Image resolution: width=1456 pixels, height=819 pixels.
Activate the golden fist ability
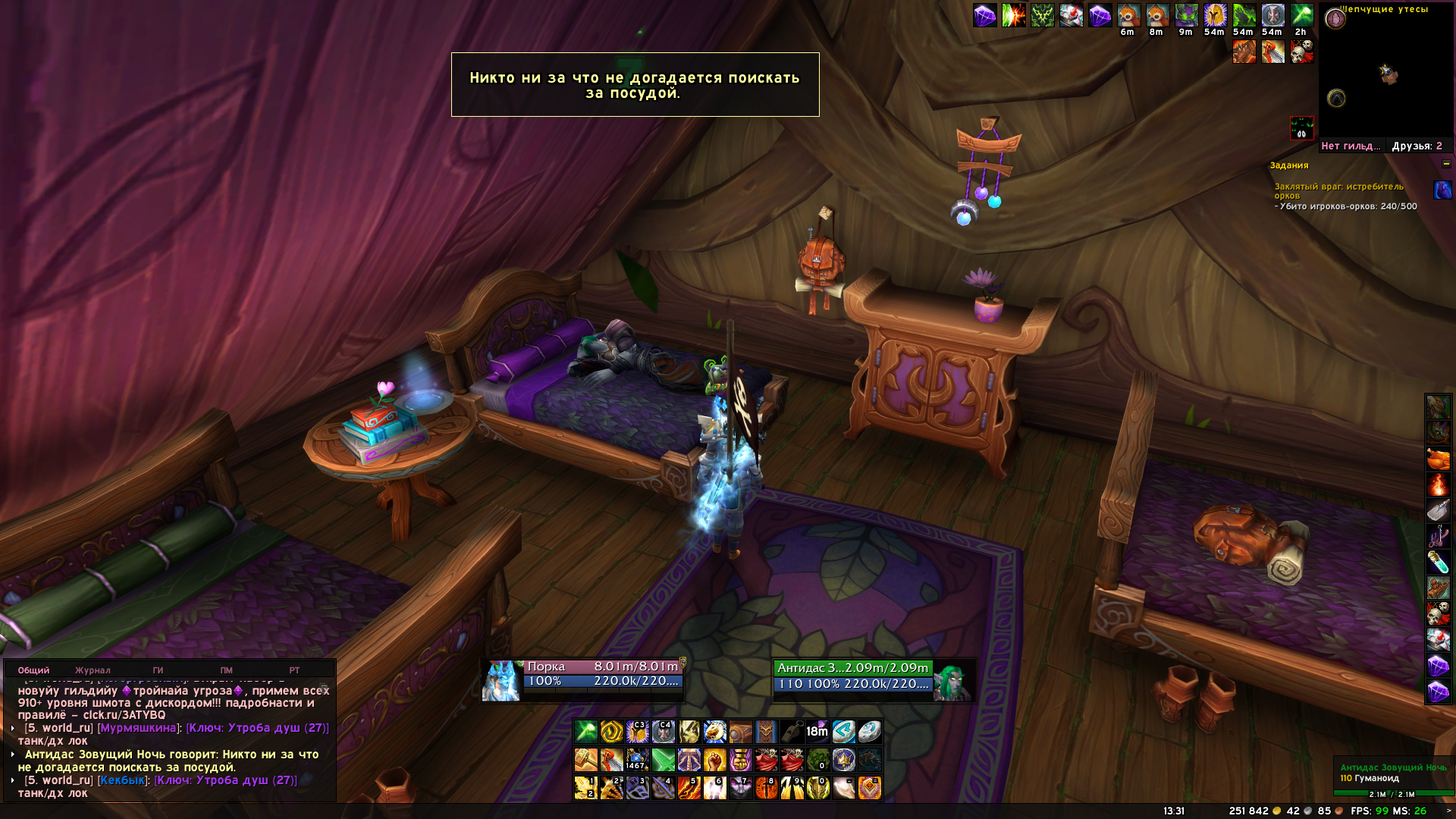coord(714,760)
